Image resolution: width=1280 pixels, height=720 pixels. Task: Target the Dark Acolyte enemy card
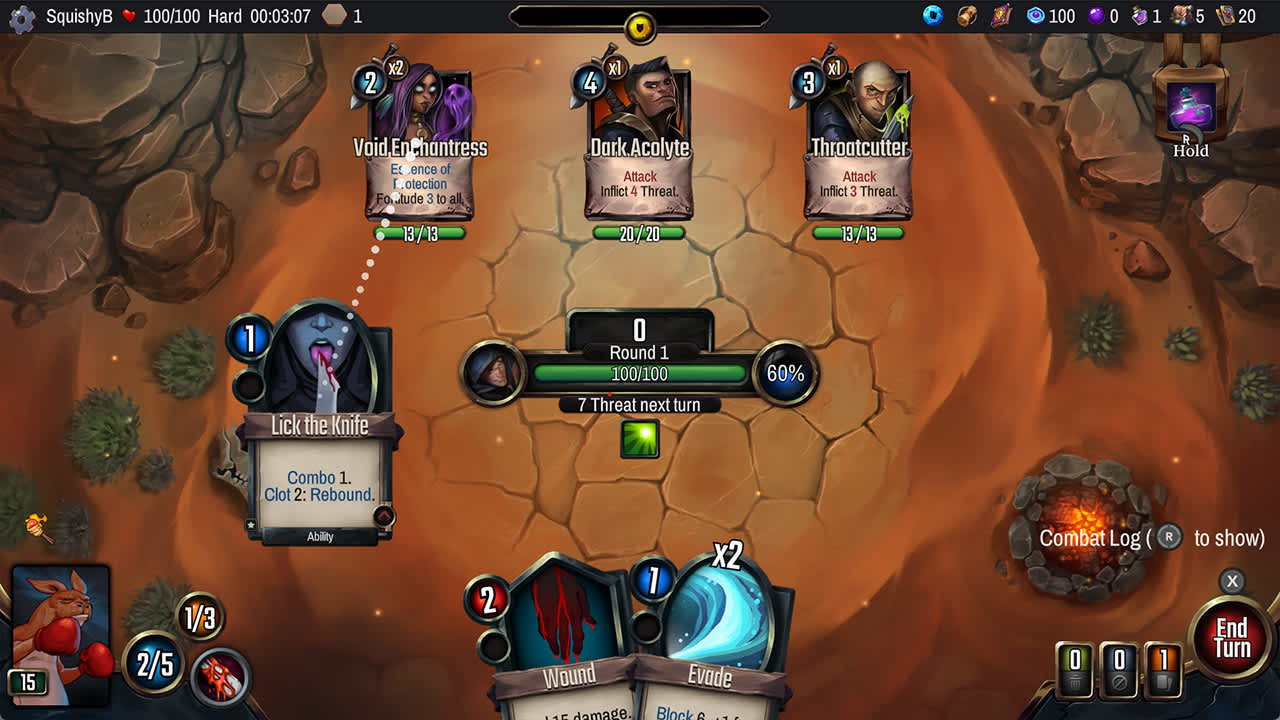639,150
